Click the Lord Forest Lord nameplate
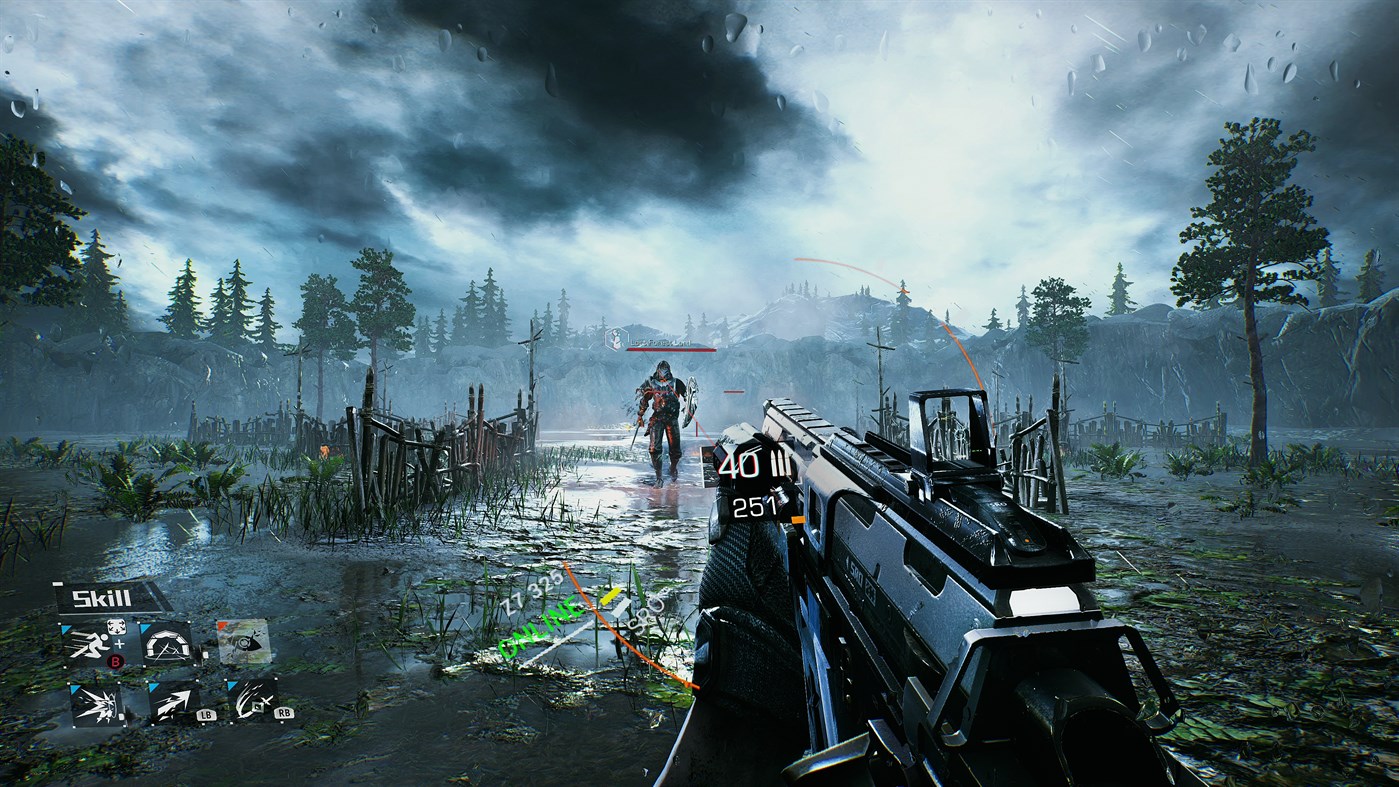The height and width of the screenshot is (787, 1399). pyautogui.click(x=660, y=343)
